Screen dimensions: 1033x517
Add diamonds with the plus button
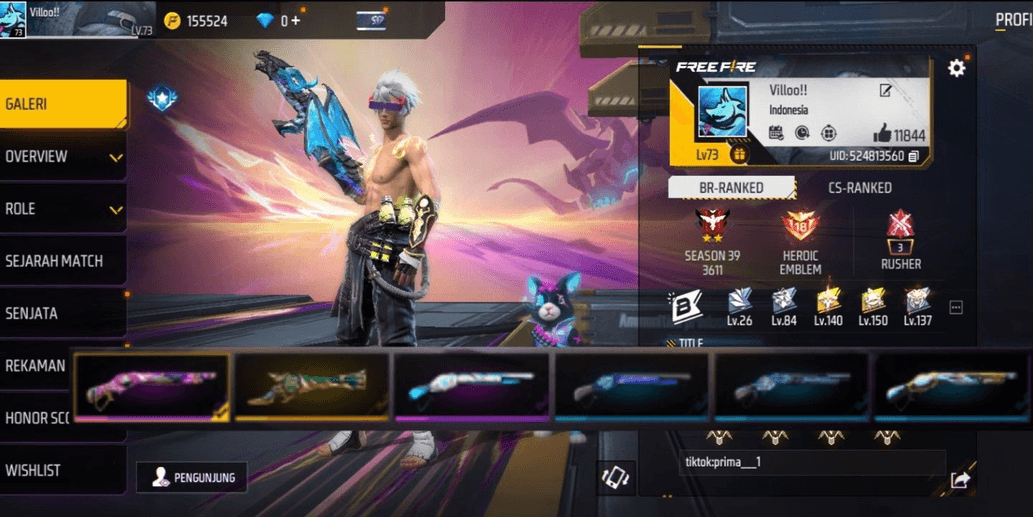pos(296,21)
